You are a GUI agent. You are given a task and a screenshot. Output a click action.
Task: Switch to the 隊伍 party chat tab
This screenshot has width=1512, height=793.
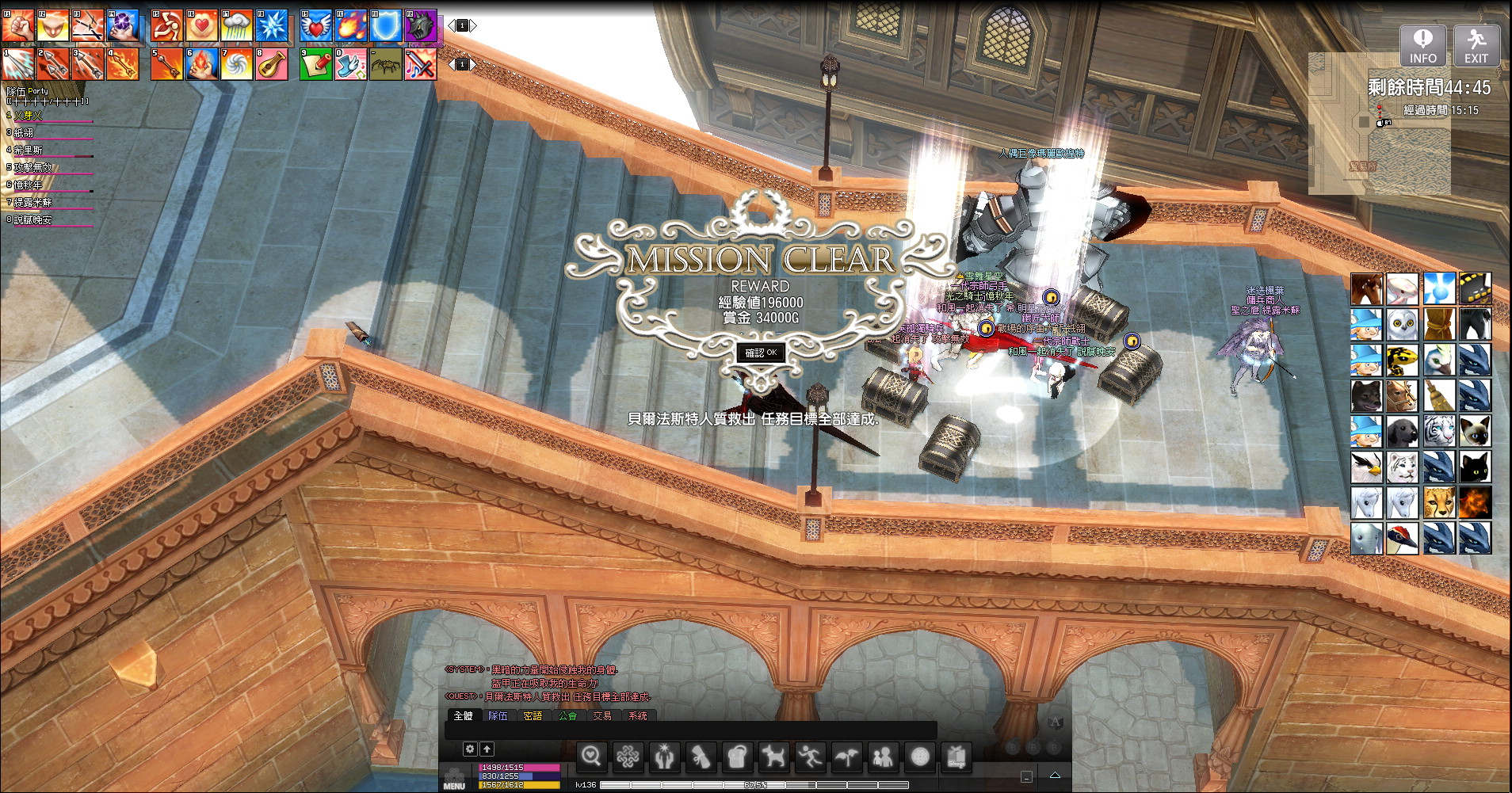click(x=498, y=716)
